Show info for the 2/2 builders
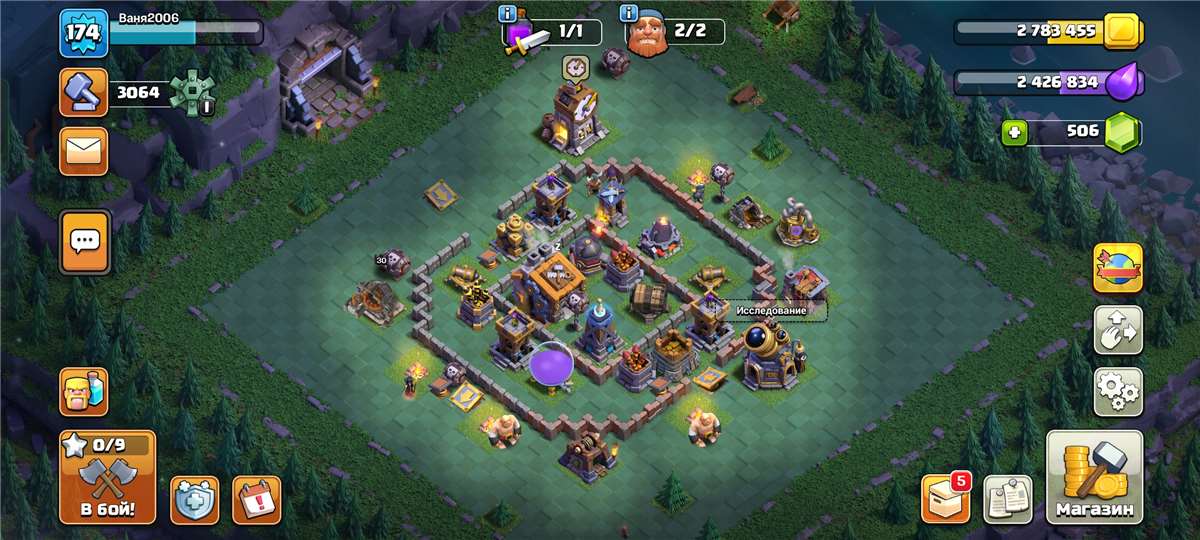Image resolution: width=1200 pixels, height=540 pixels. 629,14
